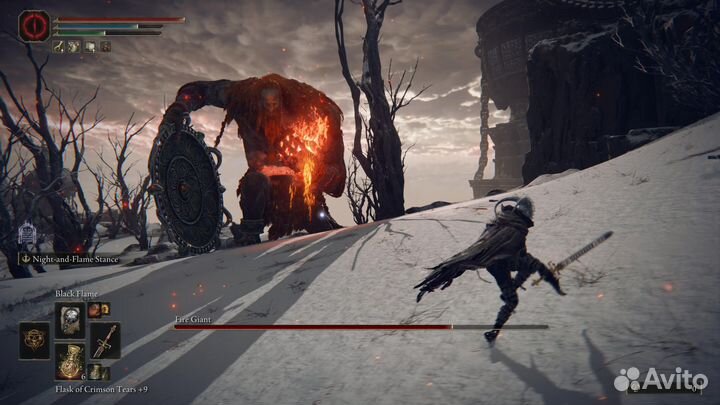Select the Black Flame spell slot

click(x=71, y=319)
